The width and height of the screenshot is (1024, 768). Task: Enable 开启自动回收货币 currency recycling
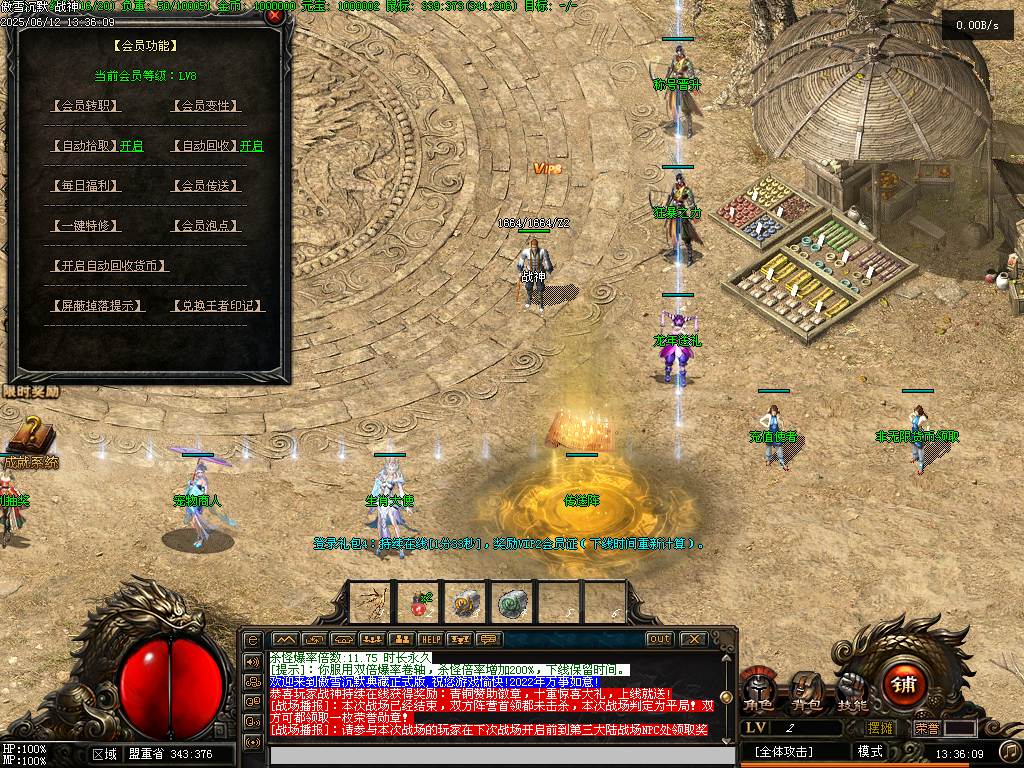(109, 266)
